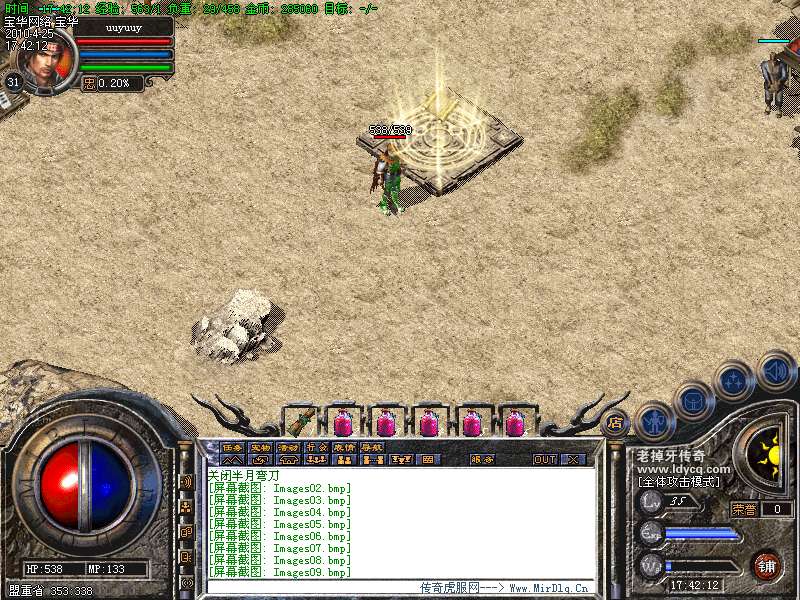
Task: Open the character equipment round button
Action: (x=654, y=421)
